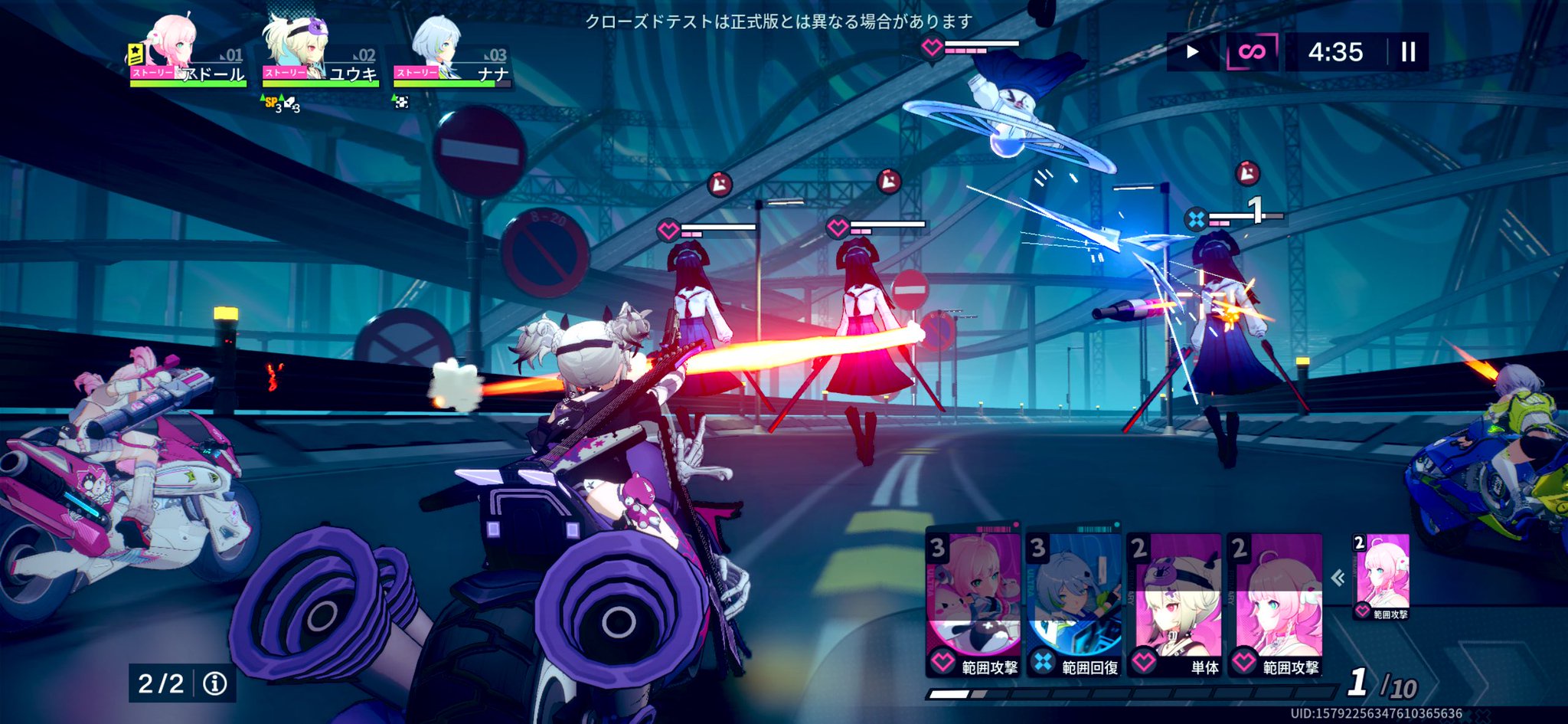
Task: Click the play speed arrow button
Action: pos(1192,52)
